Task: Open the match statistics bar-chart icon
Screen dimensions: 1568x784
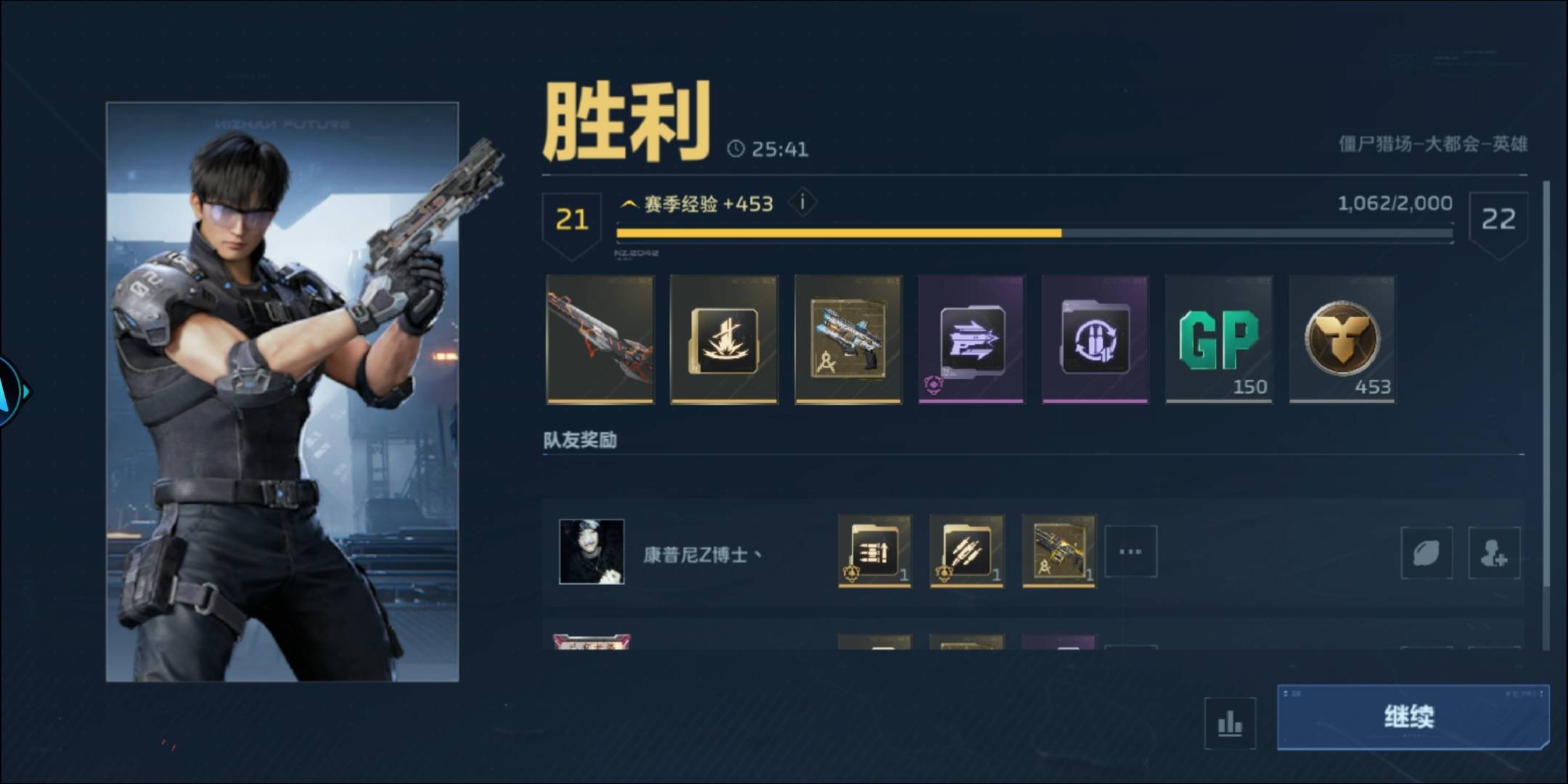Action: [1230, 724]
